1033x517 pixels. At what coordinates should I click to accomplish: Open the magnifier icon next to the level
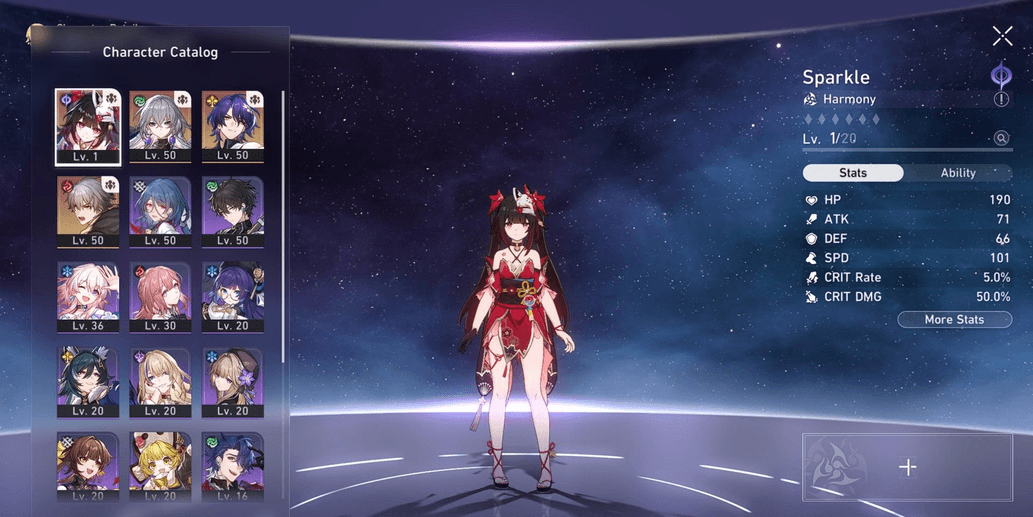(1001, 138)
